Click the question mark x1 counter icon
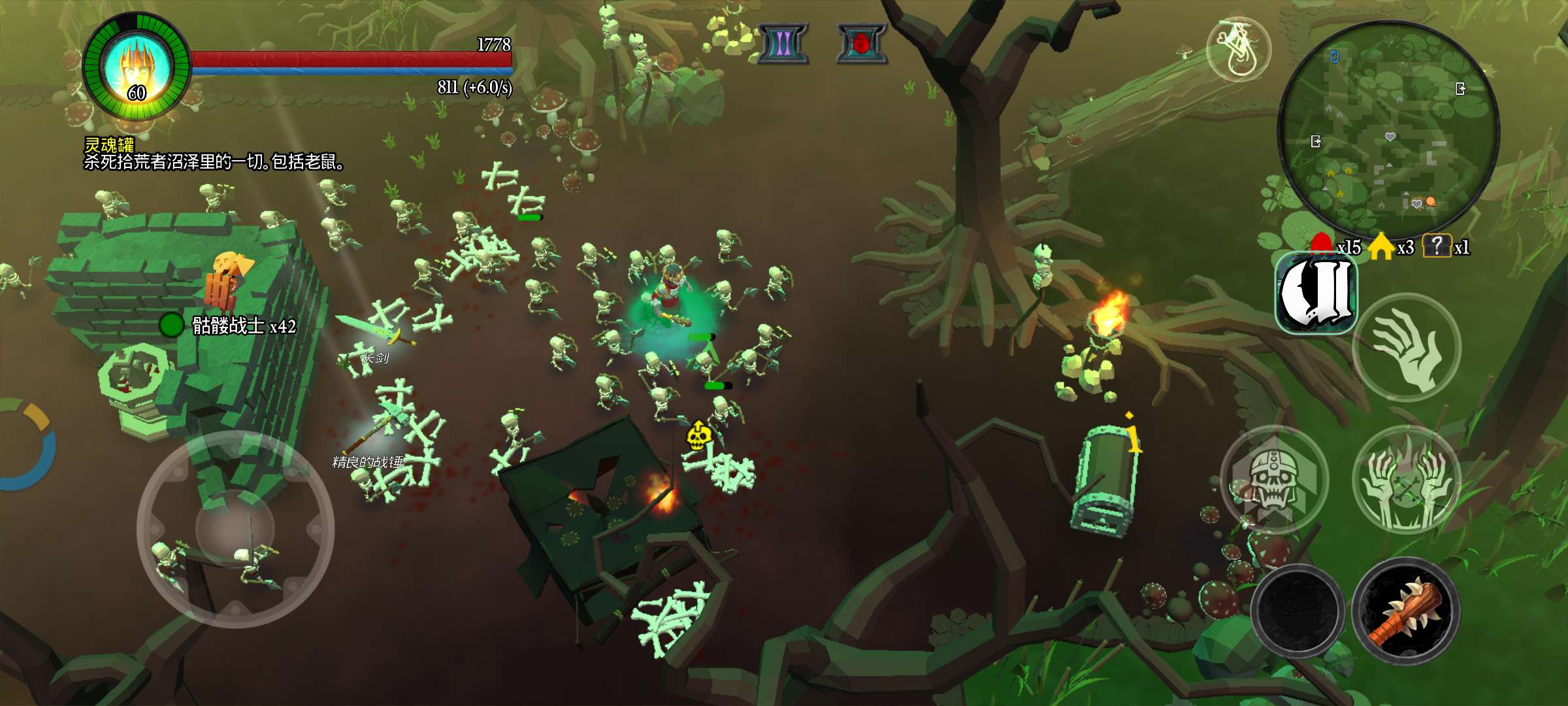Screen dimensions: 1568x706 (x=1437, y=246)
